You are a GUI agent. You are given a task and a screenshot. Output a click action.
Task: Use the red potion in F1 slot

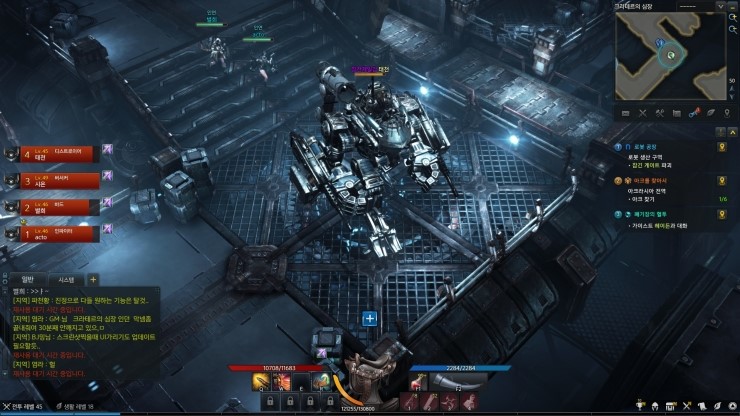tap(418, 382)
